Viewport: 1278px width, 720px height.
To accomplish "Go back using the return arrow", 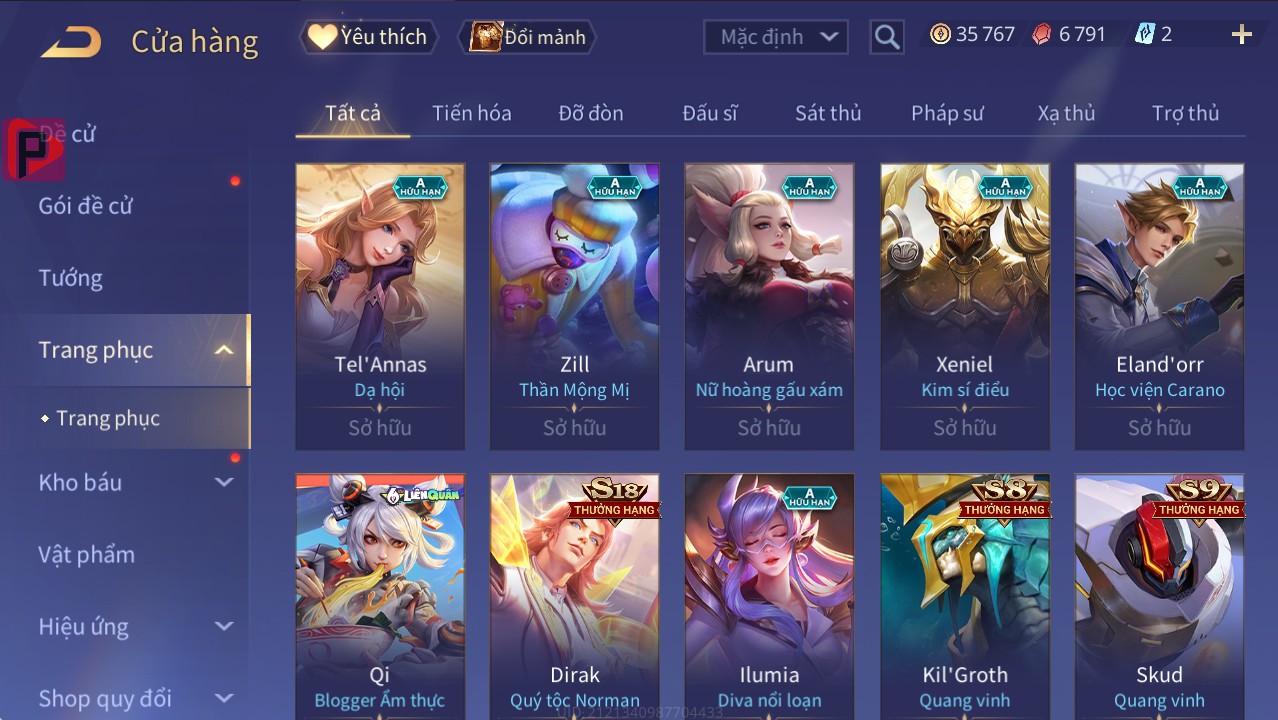I will coord(71,41).
